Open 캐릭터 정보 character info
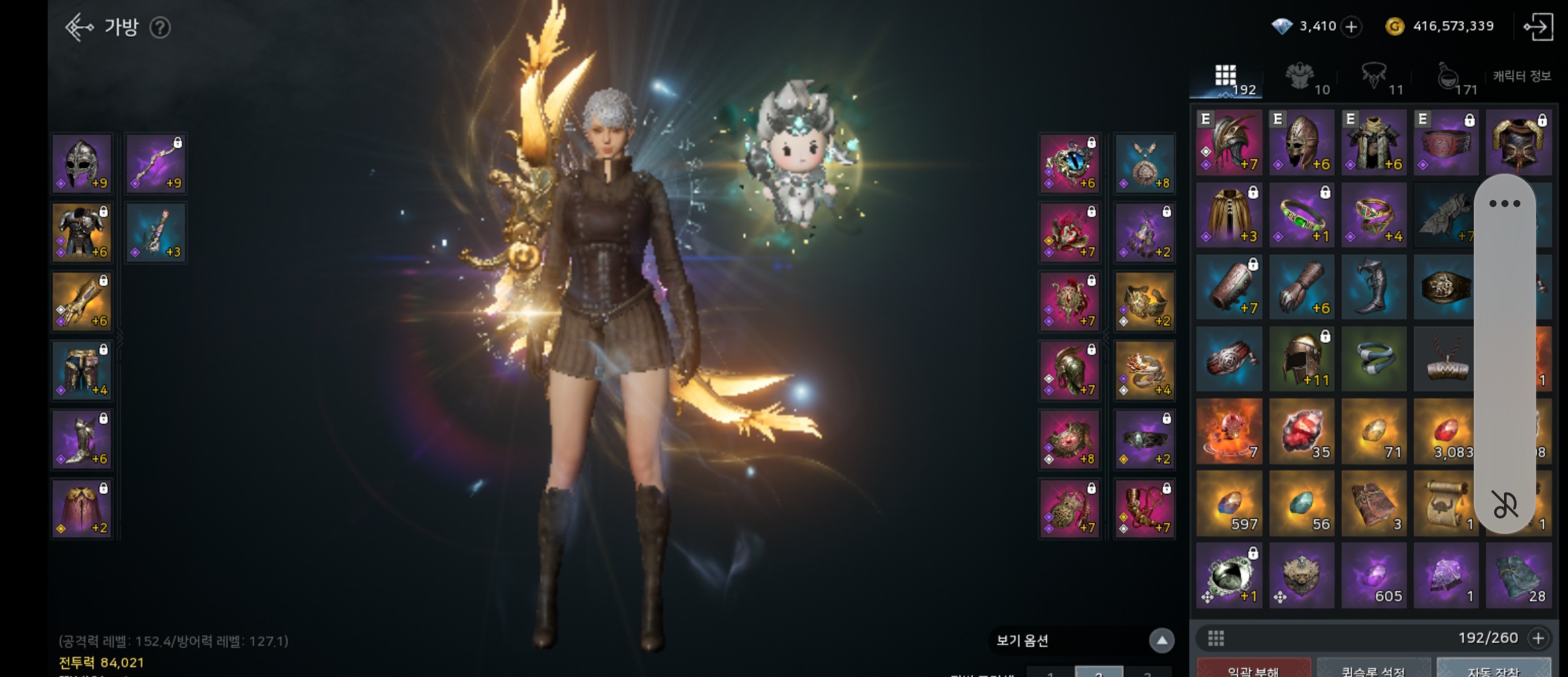 [x=1522, y=76]
